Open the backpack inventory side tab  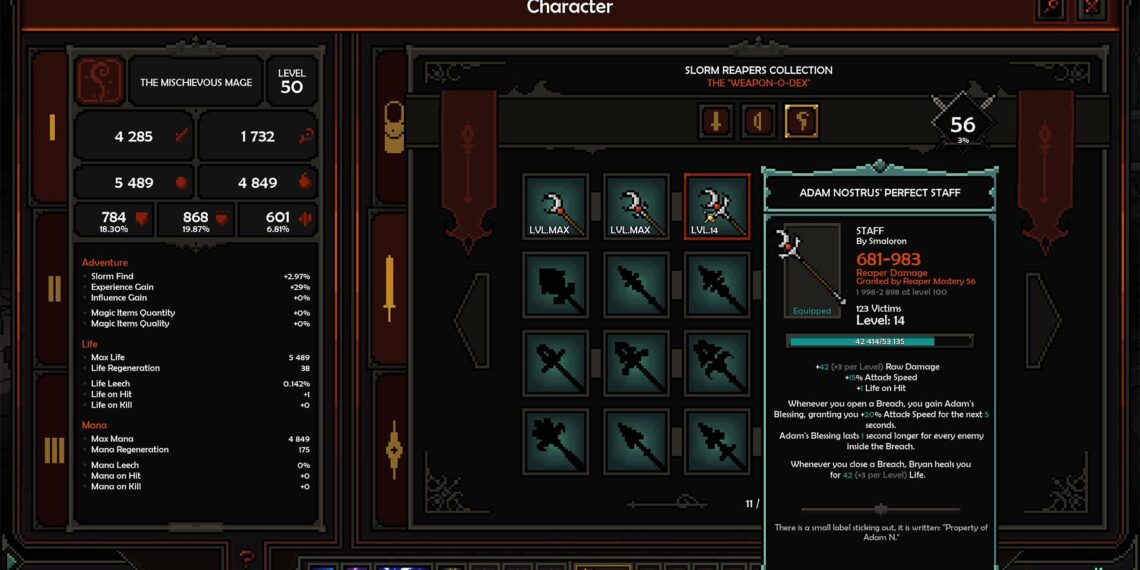pyautogui.click(x=394, y=126)
